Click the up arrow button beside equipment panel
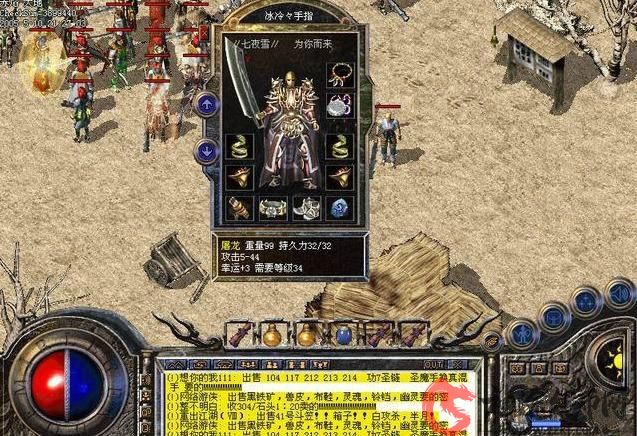Image resolution: width=637 pixels, height=436 pixels. tap(207, 104)
